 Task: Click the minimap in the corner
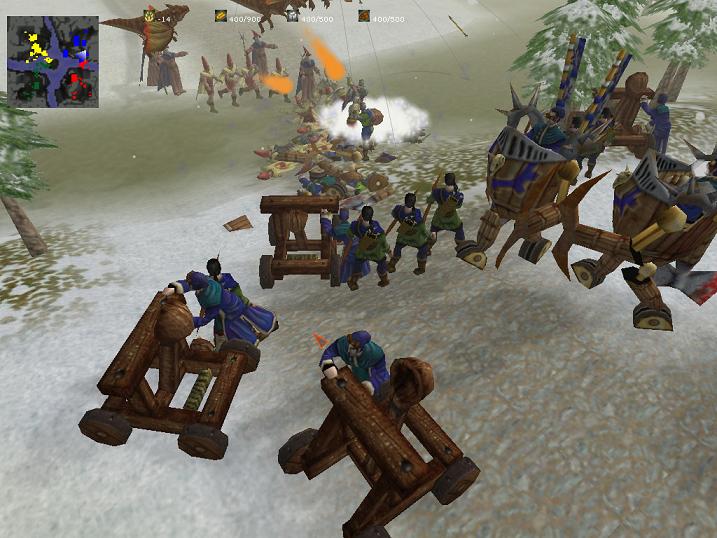53,62
